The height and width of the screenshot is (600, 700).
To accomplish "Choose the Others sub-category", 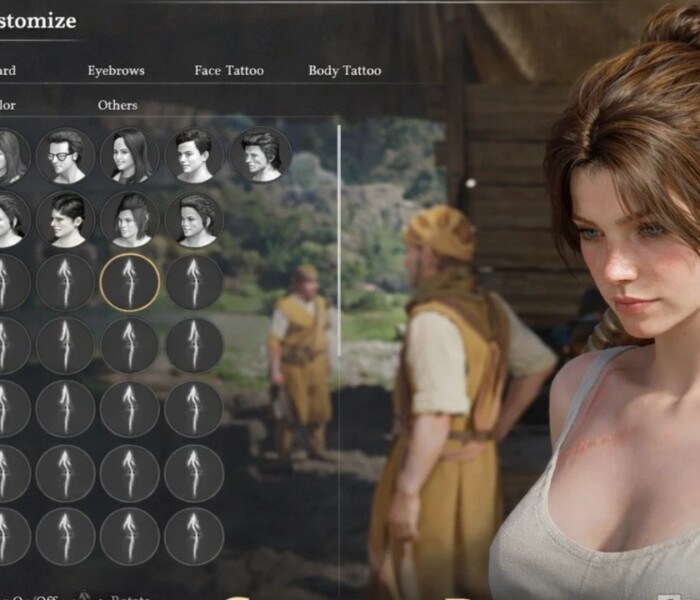I will click(x=118, y=105).
